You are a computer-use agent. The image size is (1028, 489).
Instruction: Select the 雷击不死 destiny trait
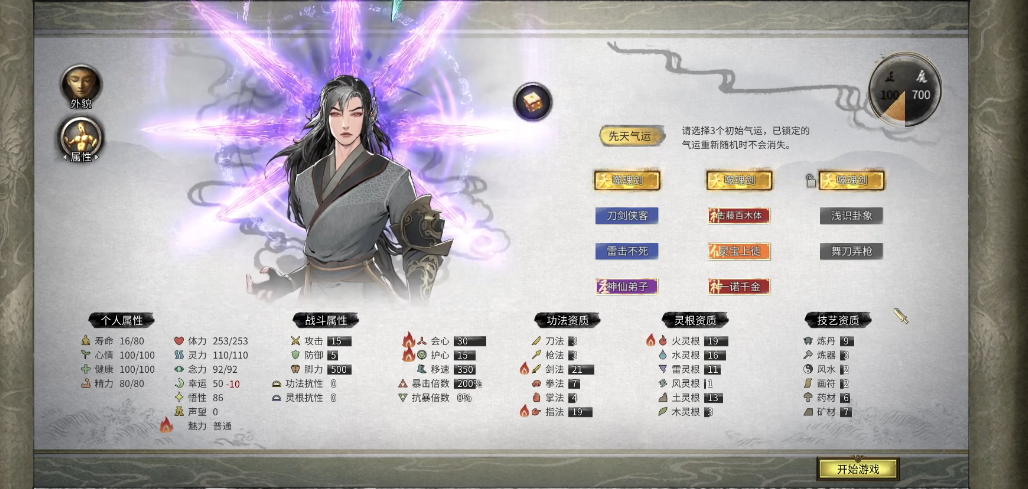[627, 251]
